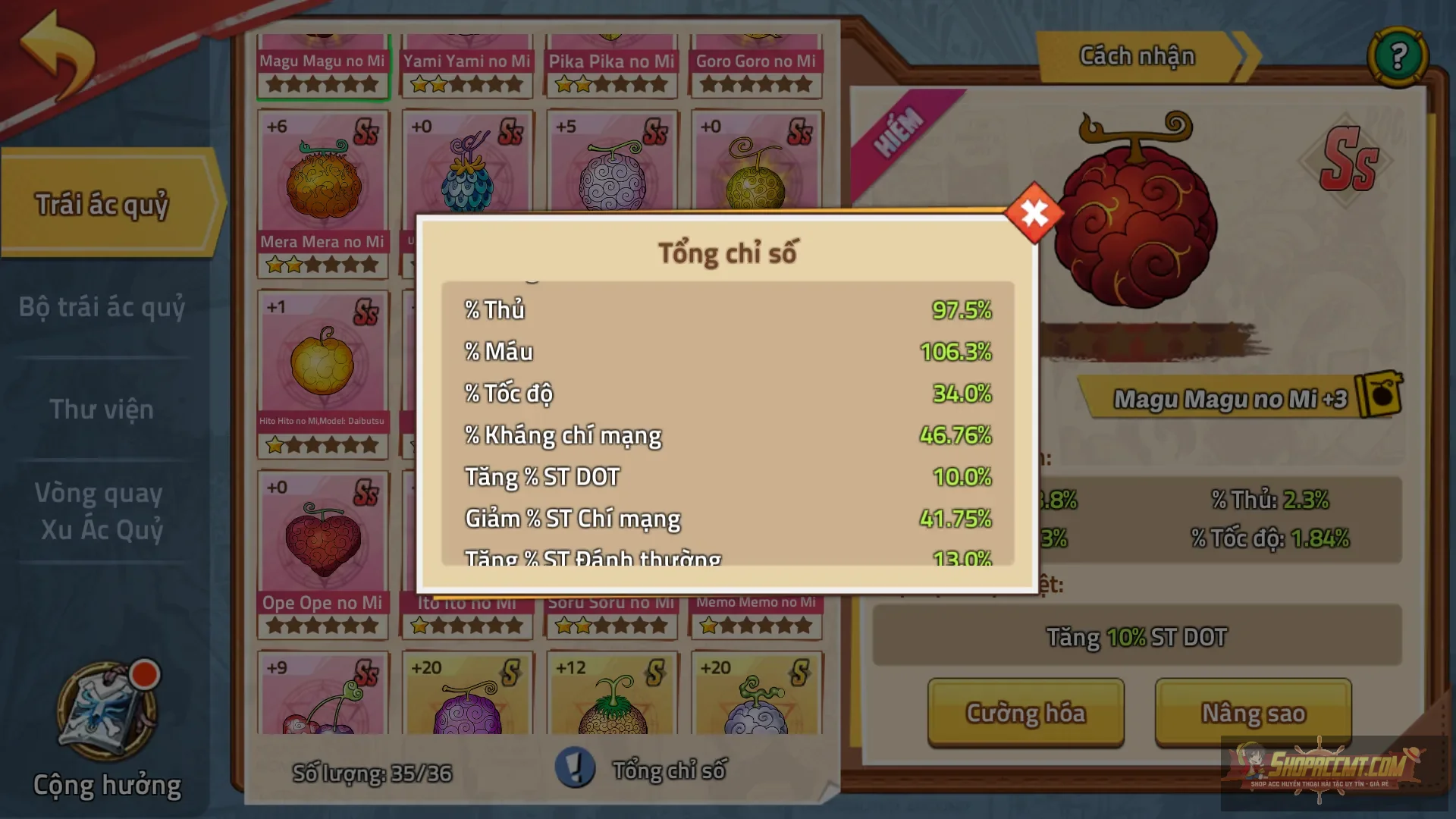Close the Tổng chỉ số popup
This screenshot has height=819, width=1456.
(x=1033, y=213)
